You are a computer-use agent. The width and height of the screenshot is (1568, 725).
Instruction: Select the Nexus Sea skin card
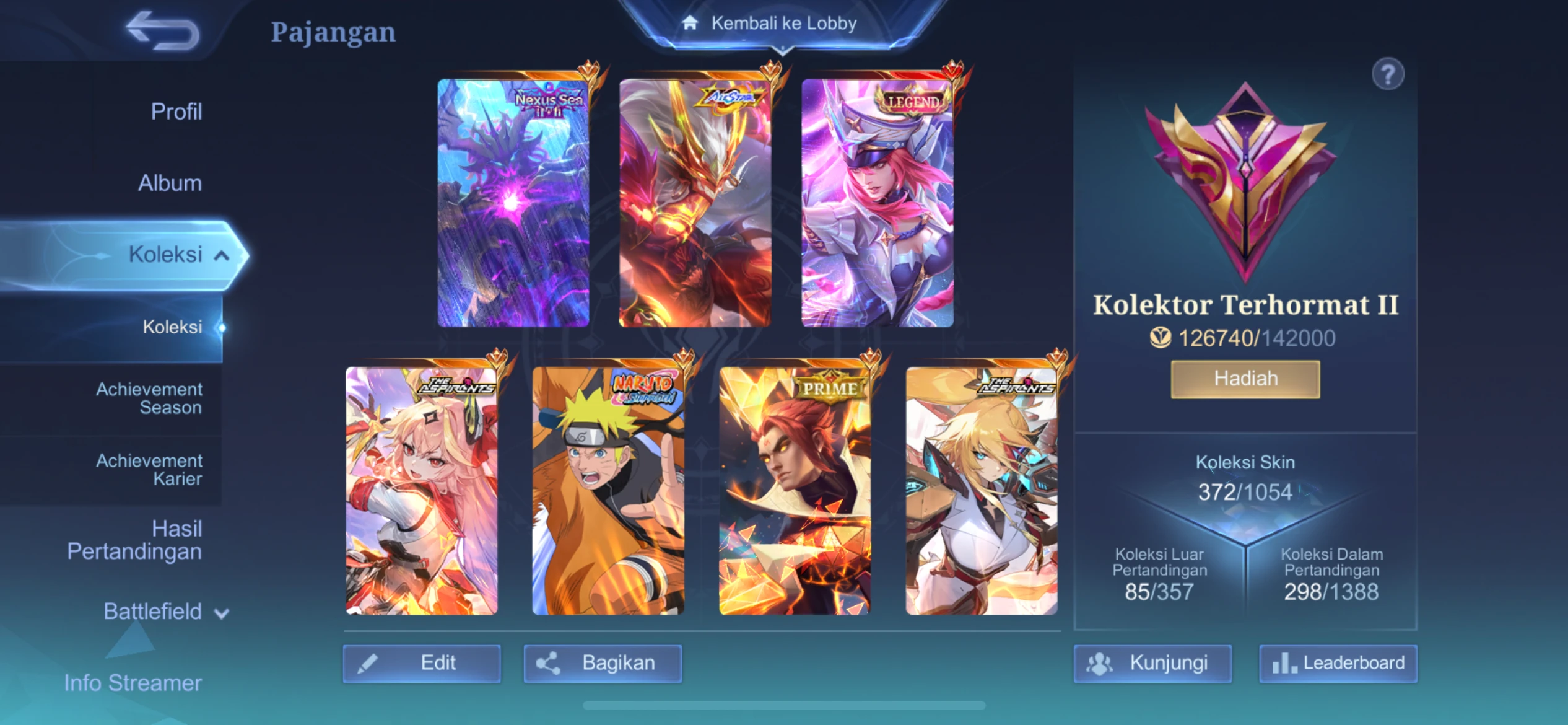[x=513, y=203]
